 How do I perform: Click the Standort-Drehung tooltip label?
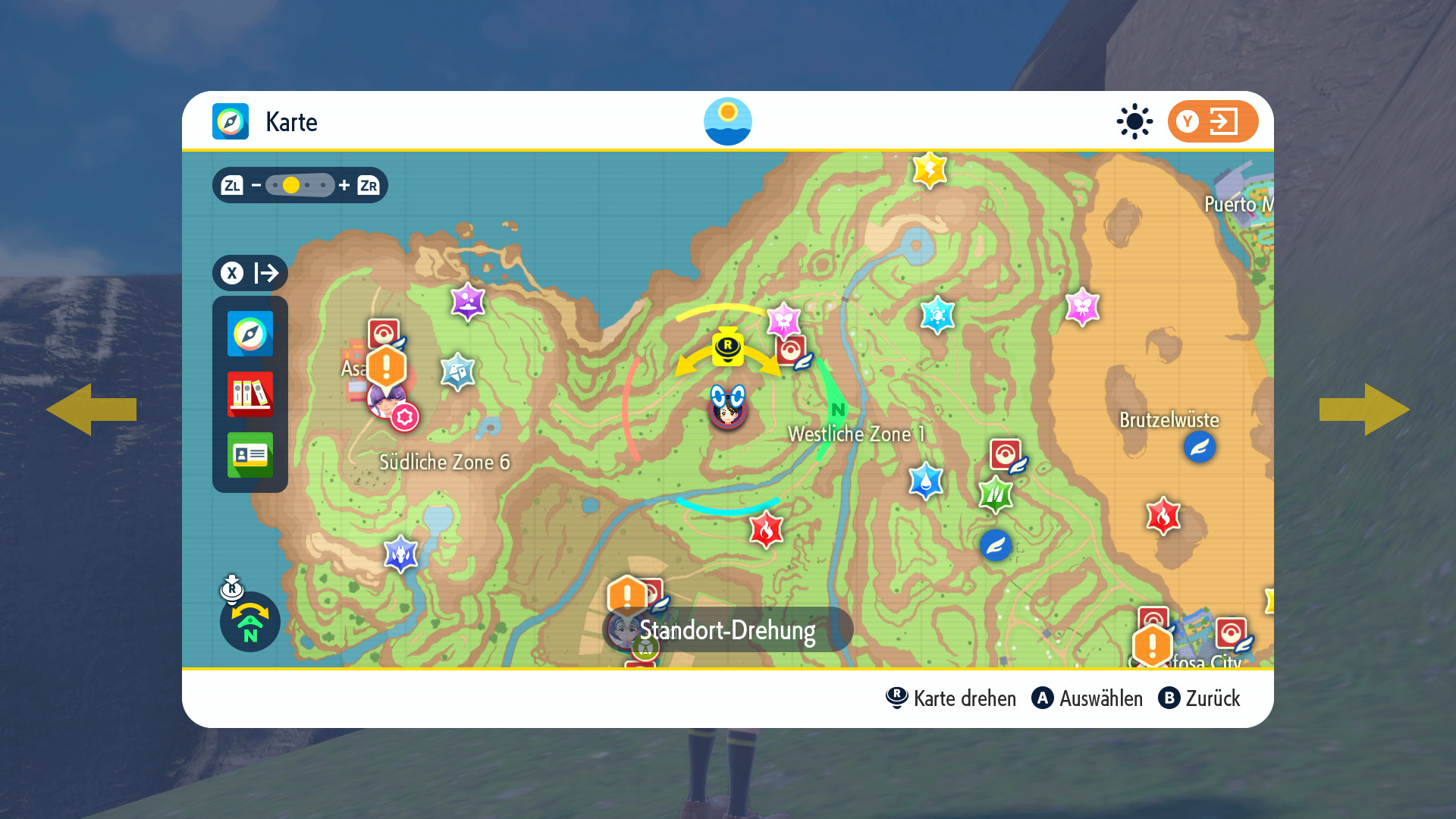tap(728, 629)
